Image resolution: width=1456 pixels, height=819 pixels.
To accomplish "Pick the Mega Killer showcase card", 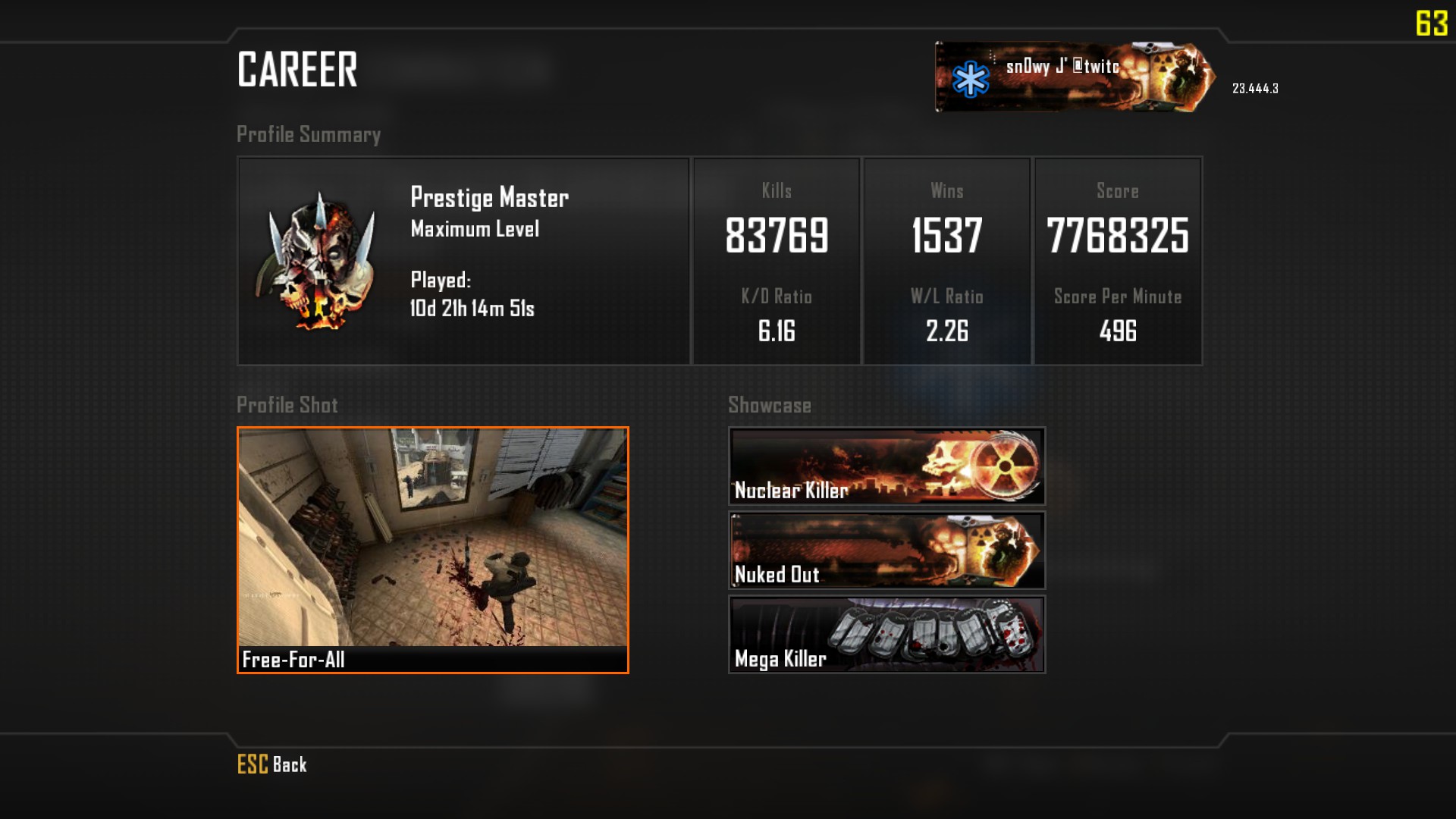I will pos(886,634).
